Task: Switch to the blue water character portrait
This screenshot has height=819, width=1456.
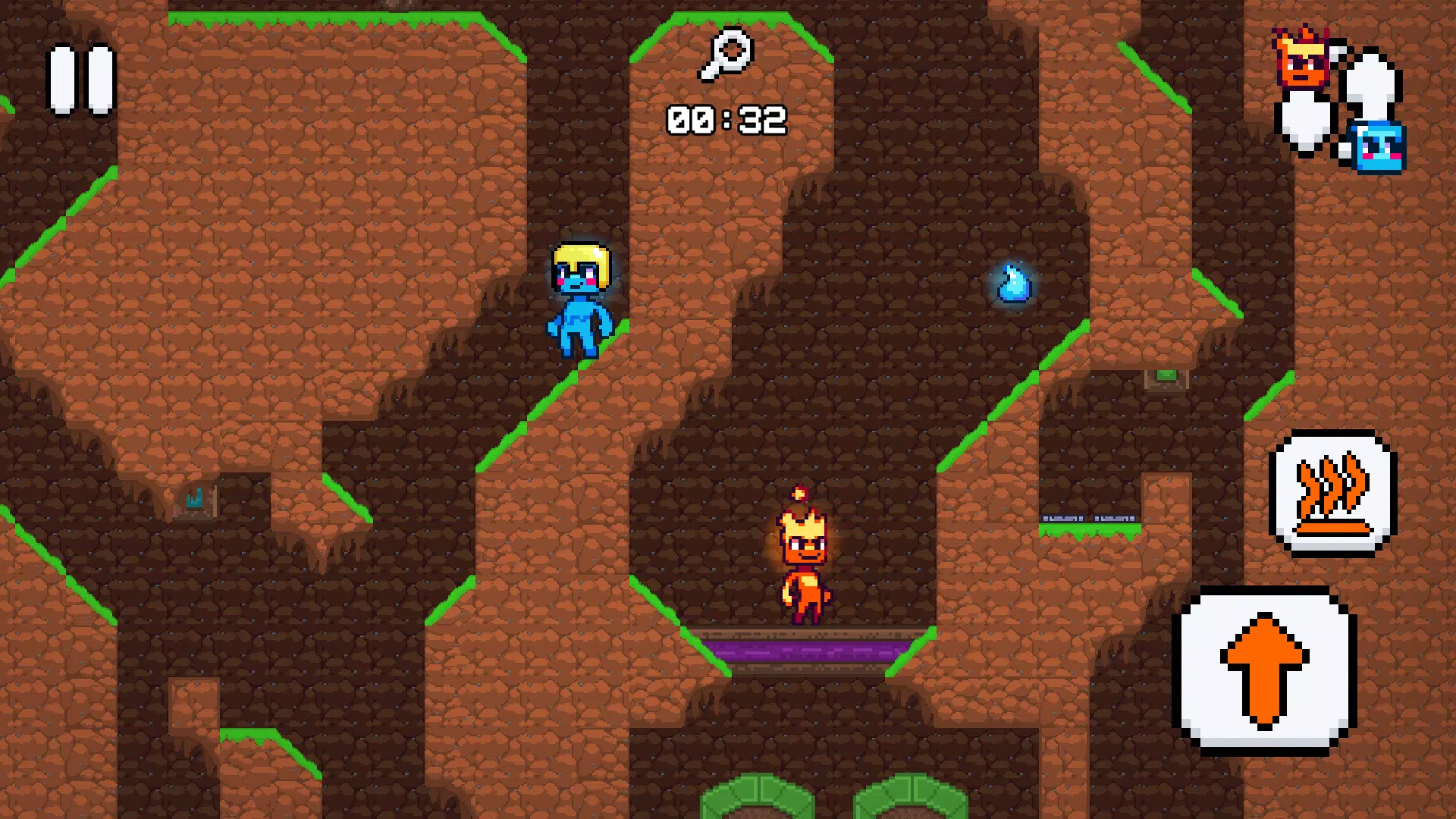Action: [1380, 148]
